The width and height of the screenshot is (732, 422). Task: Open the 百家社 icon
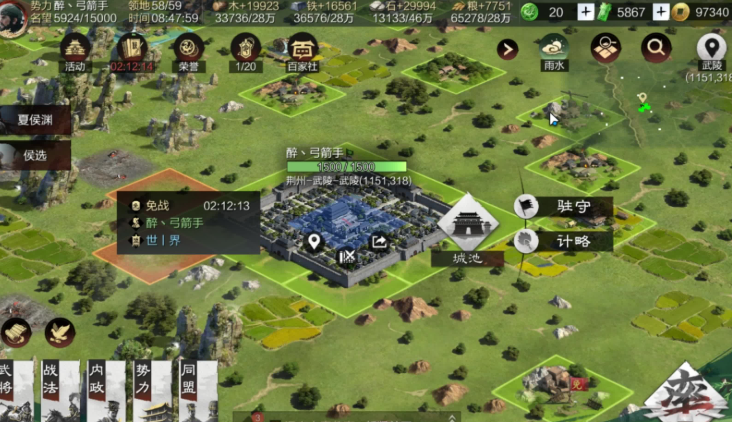pos(301,50)
